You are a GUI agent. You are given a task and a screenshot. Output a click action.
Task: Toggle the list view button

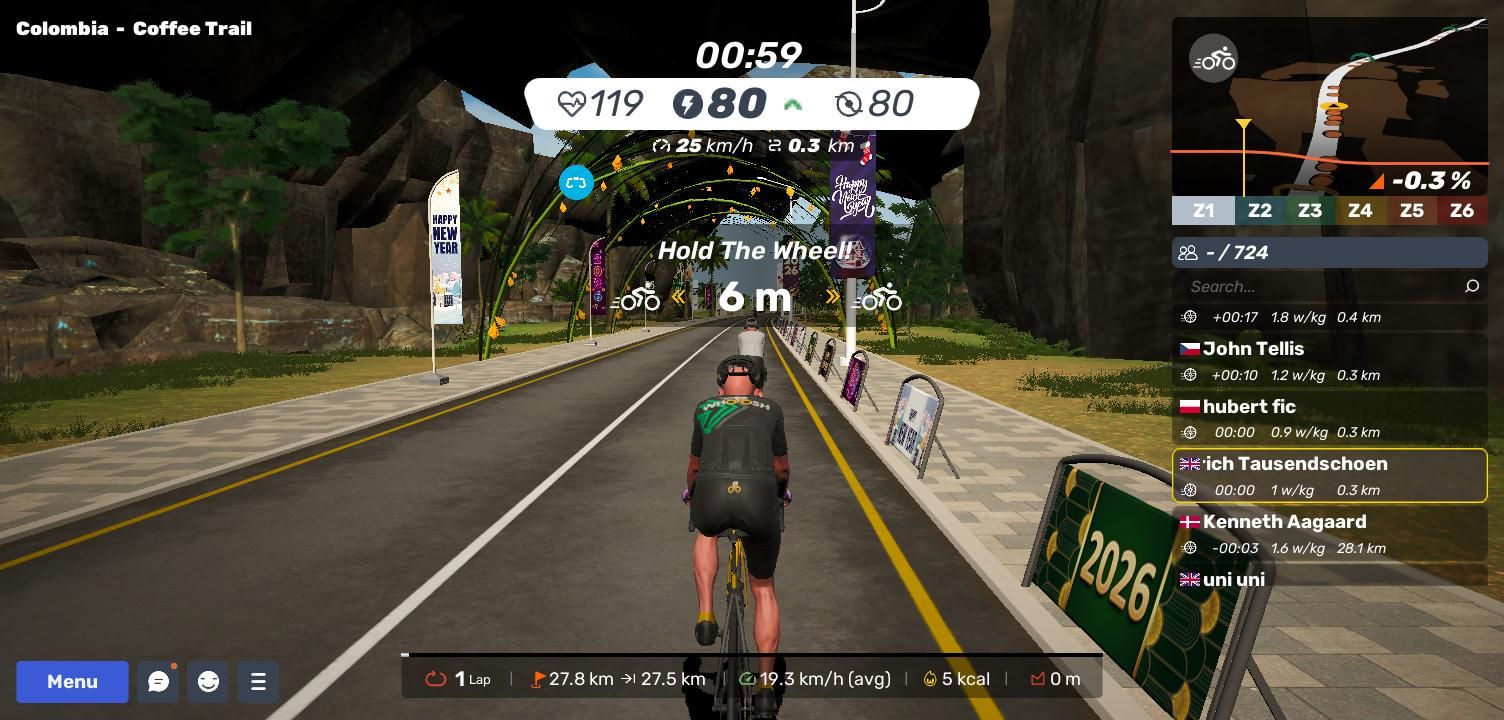258,682
